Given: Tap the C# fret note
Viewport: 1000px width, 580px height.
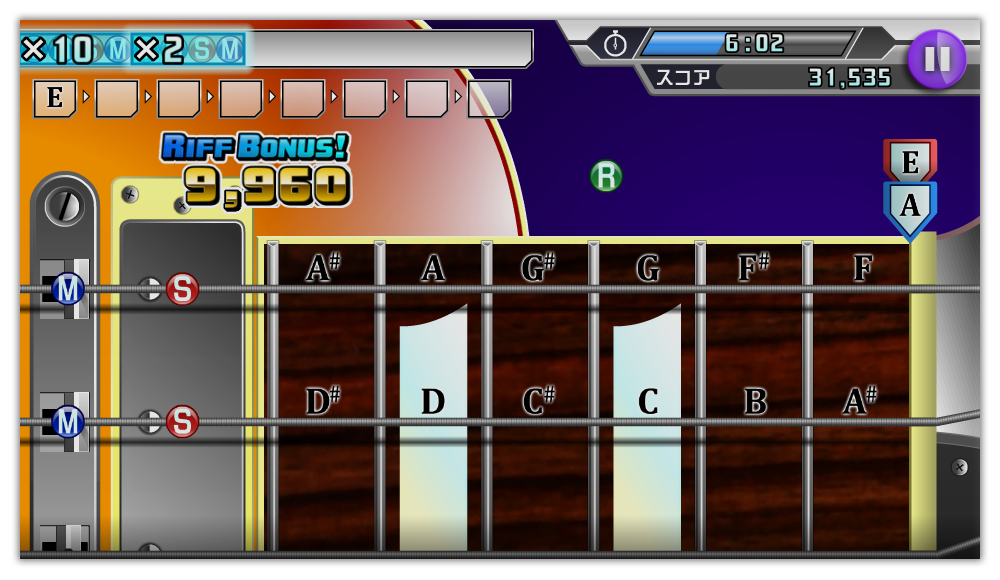Looking at the screenshot, I should (x=540, y=401).
